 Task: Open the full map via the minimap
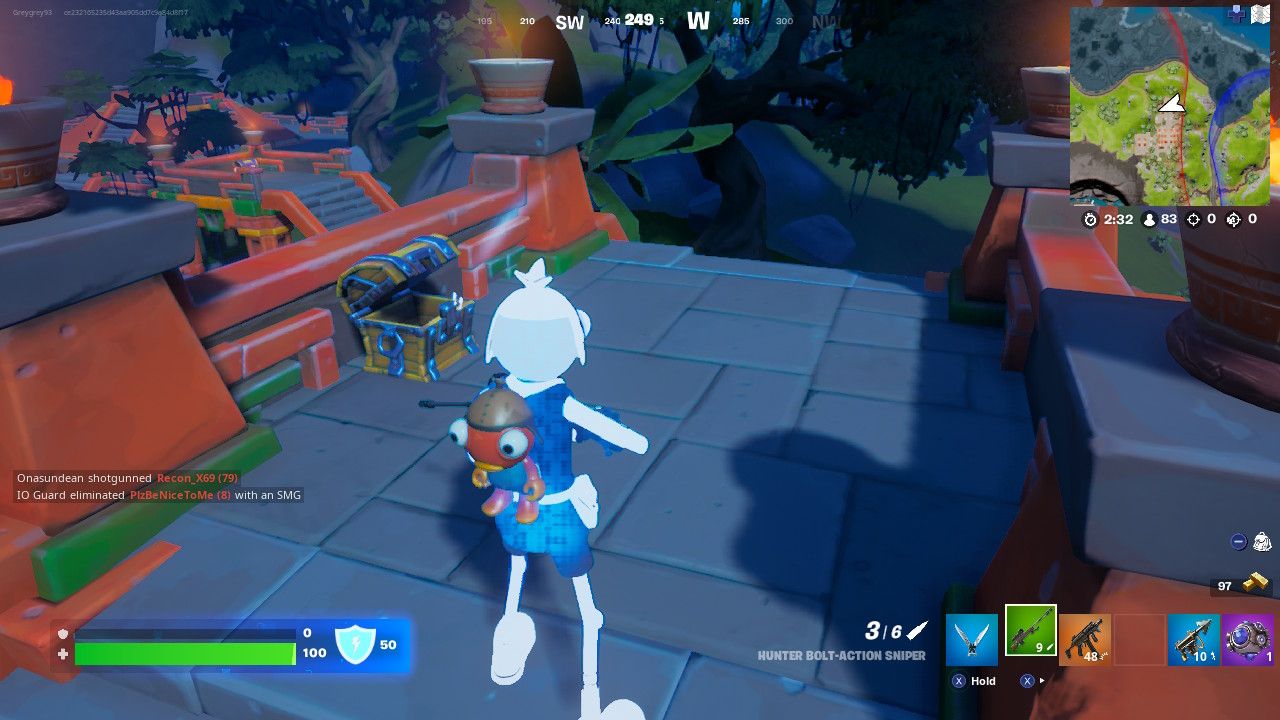pos(1172,105)
